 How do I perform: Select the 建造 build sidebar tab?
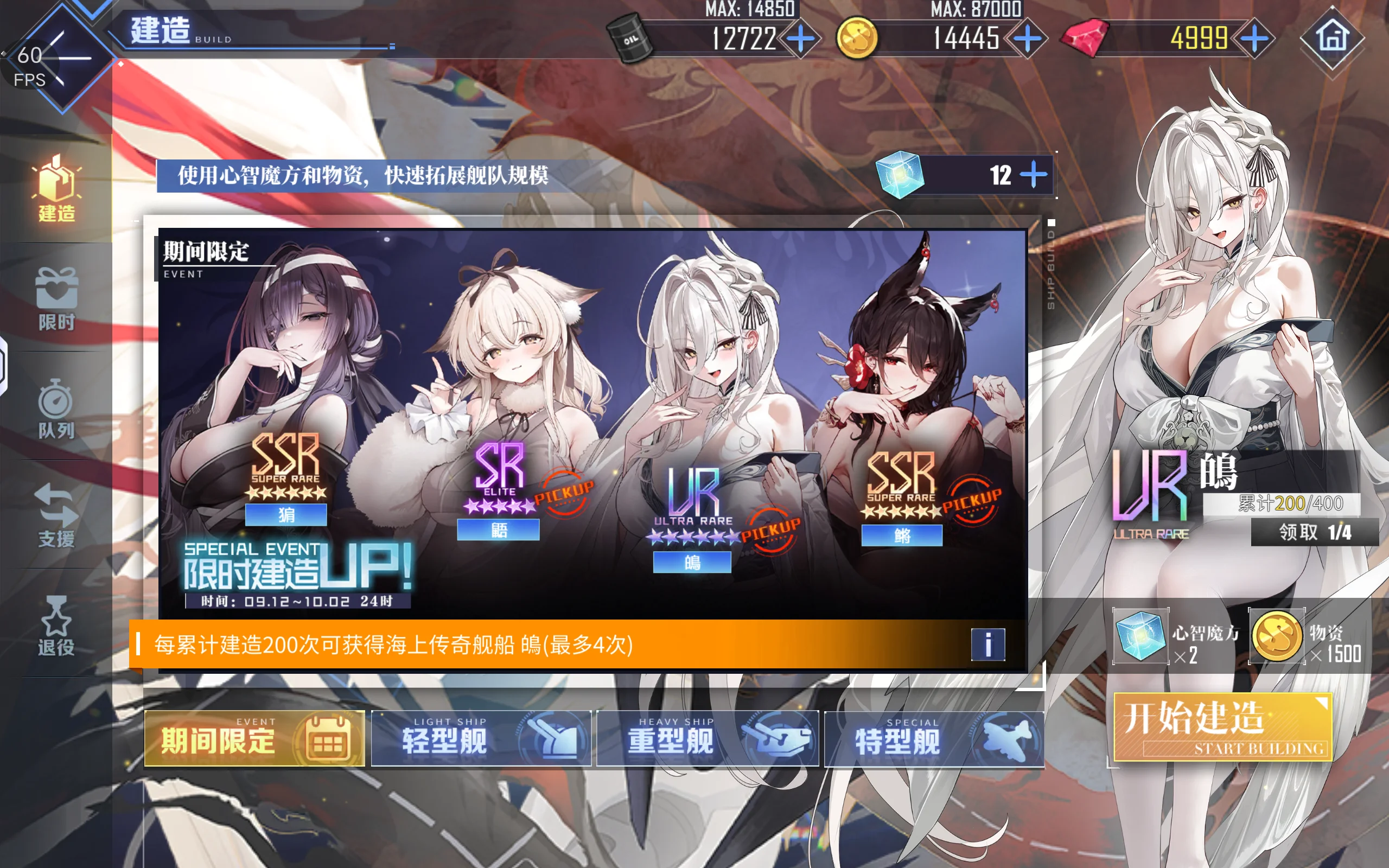click(x=56, y=189)
